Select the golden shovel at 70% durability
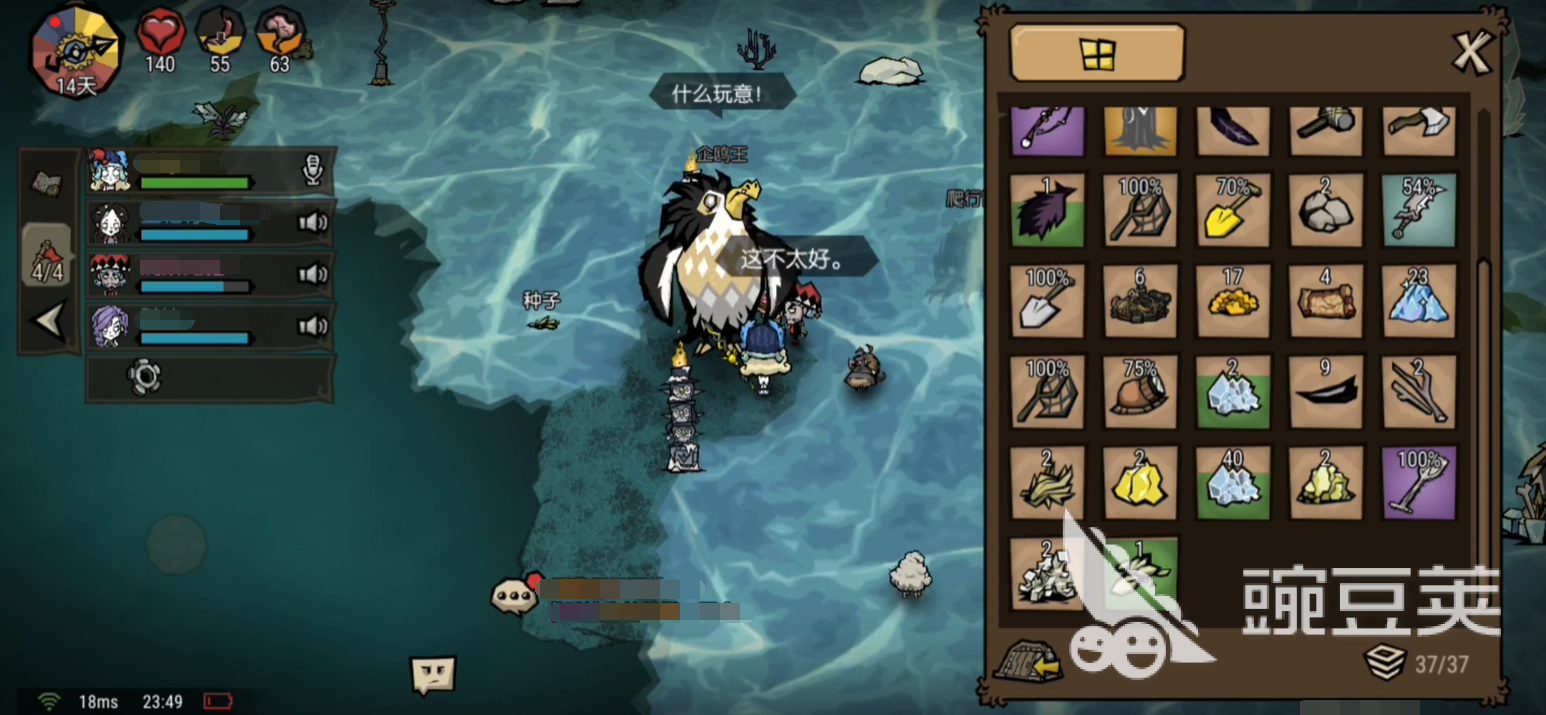This screenshot has width=1546, height=715. tap(1233, 209)
